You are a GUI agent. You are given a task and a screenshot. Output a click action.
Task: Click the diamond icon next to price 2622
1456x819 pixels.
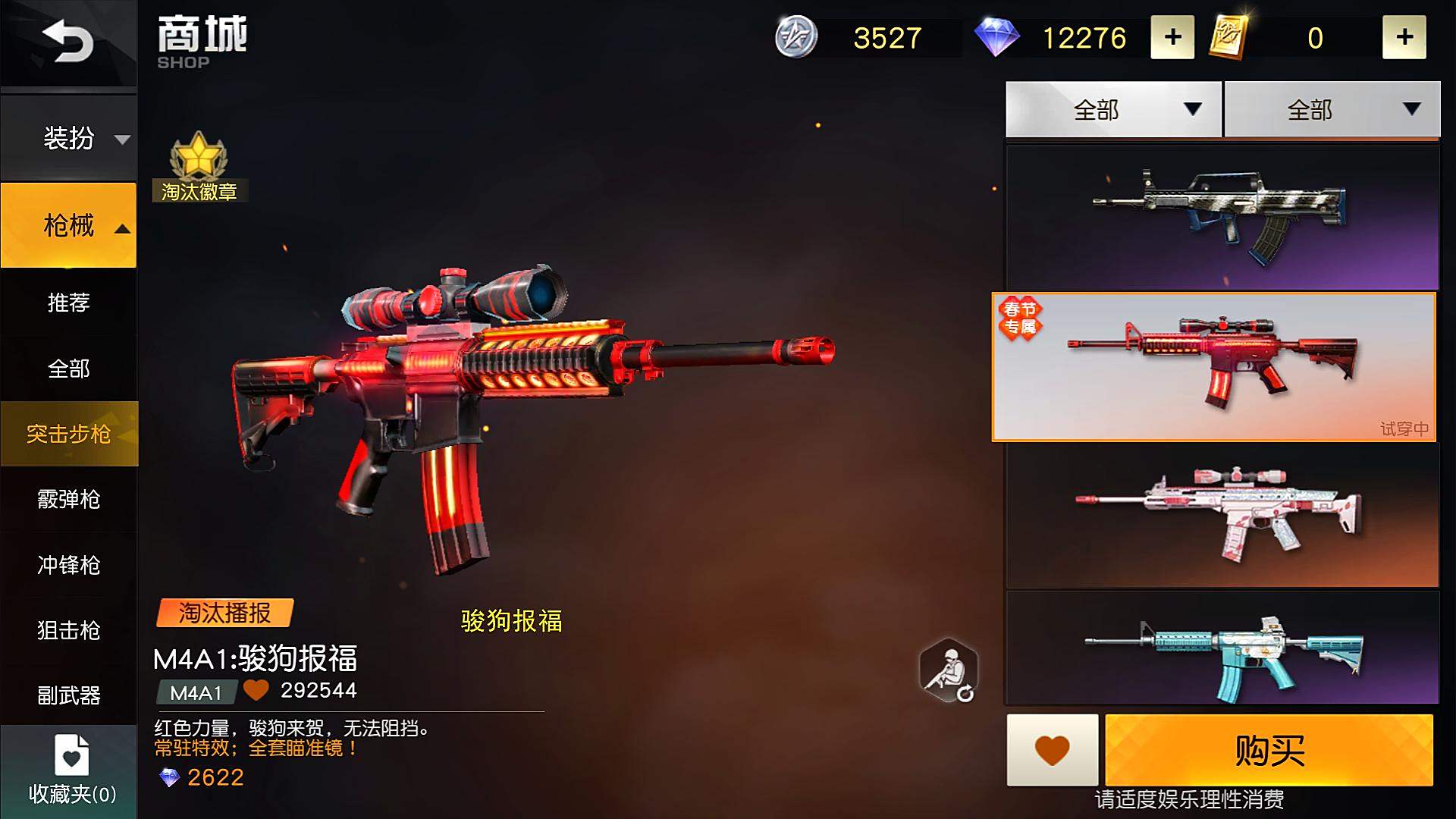168,777
